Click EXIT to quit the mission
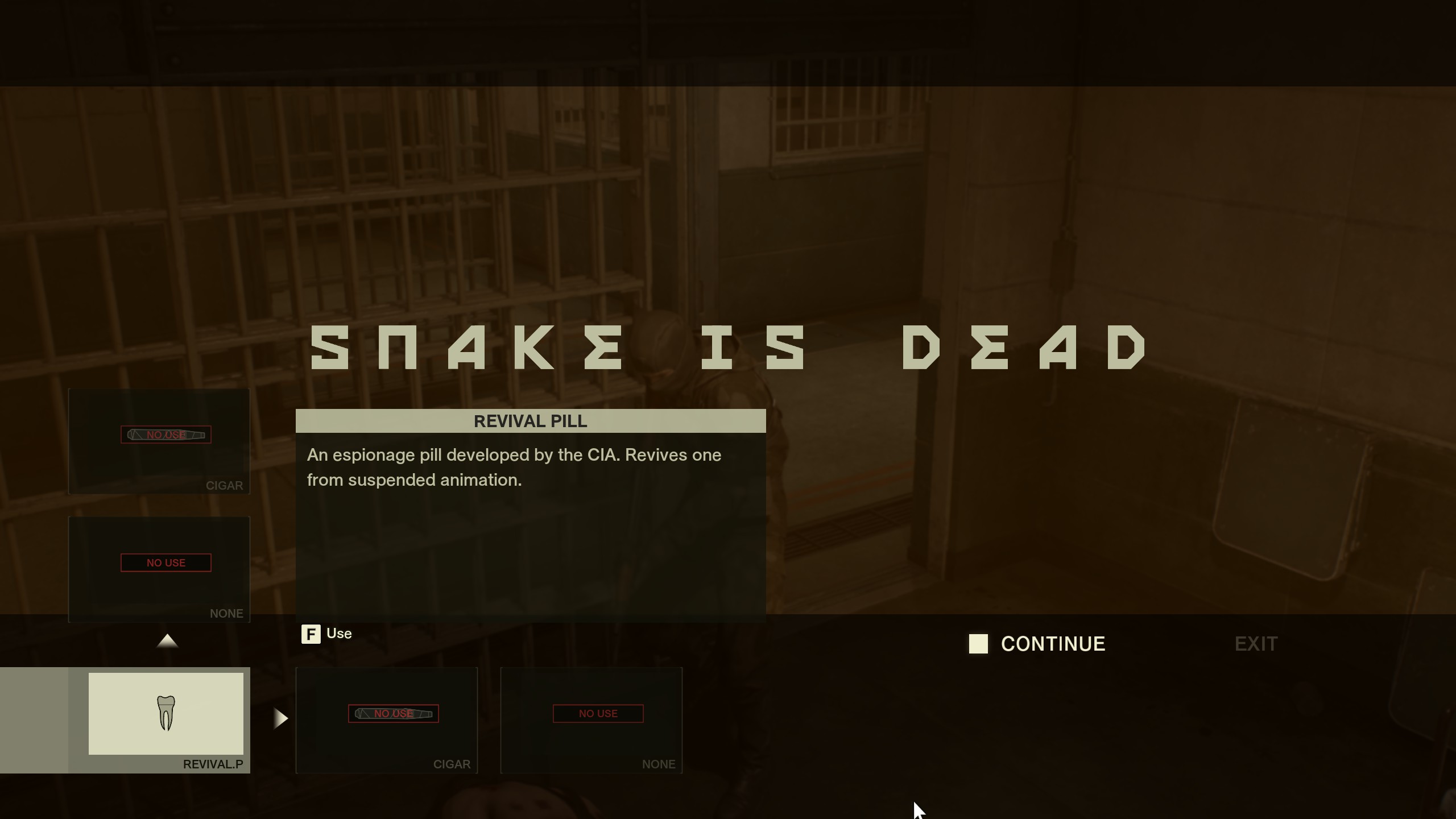Viewport: 1456px width, 819px height. [1256, 644]
